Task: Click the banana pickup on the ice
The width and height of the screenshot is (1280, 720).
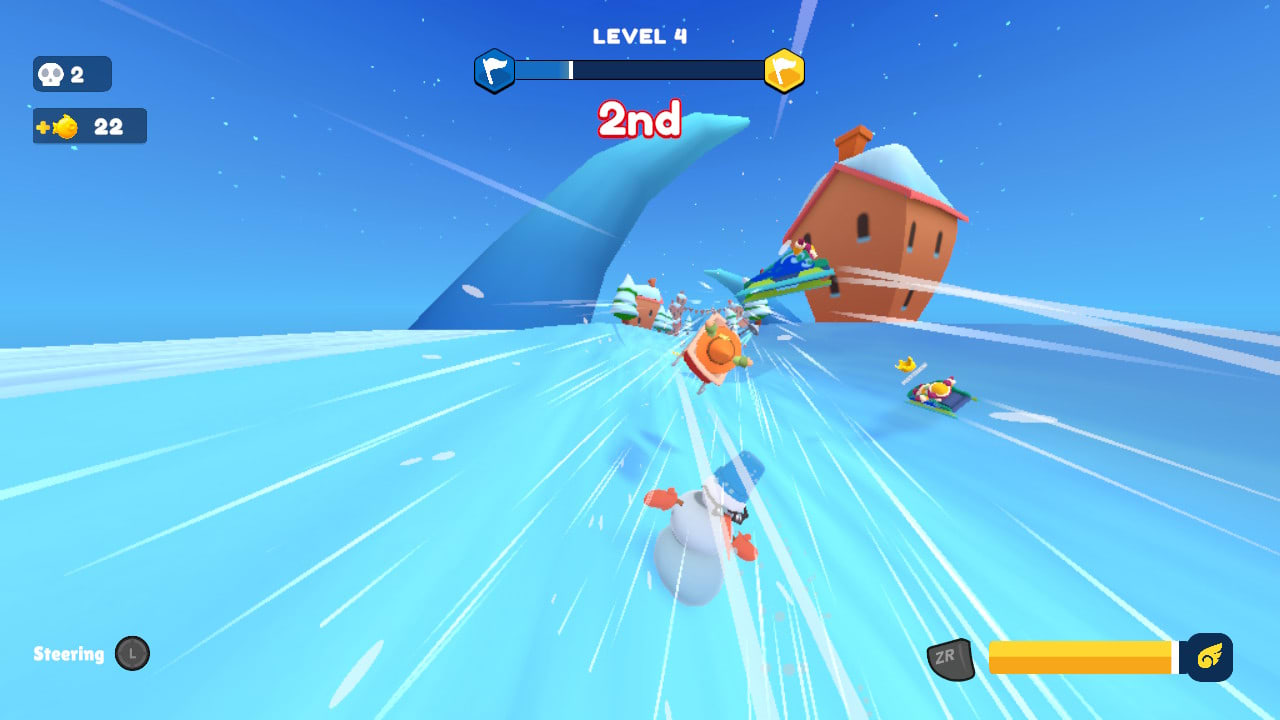Action: (x=903, y=366)
